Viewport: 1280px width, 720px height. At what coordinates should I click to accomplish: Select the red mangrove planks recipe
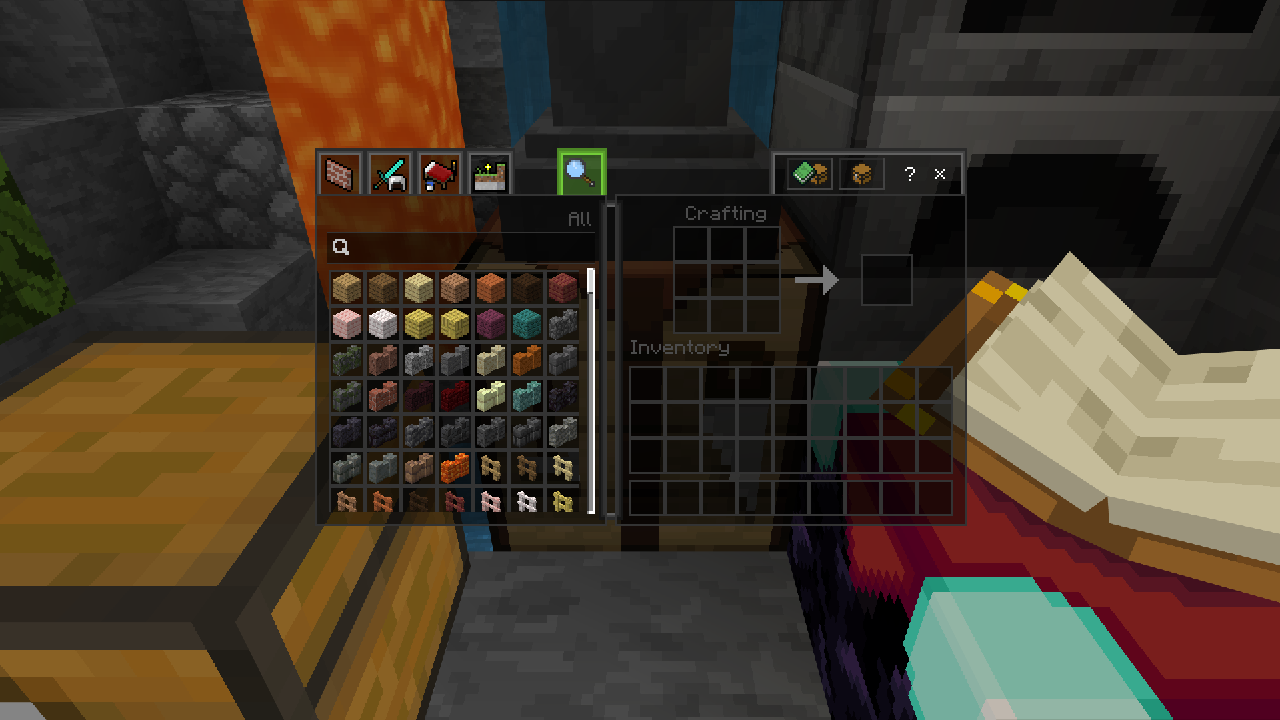pyautogui.click(x=562, y=288)
